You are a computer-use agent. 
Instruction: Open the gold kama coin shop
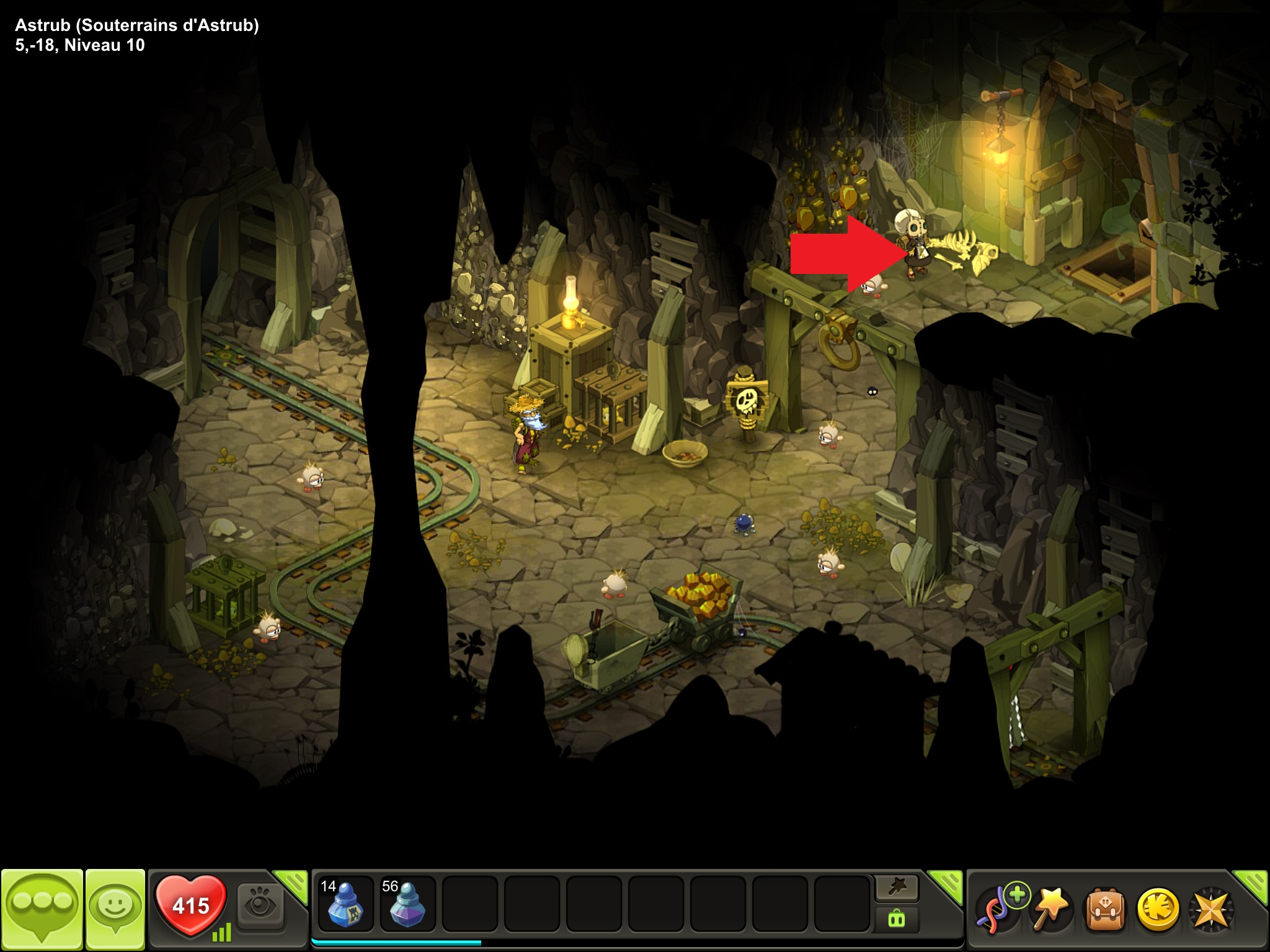point(1157,910)
